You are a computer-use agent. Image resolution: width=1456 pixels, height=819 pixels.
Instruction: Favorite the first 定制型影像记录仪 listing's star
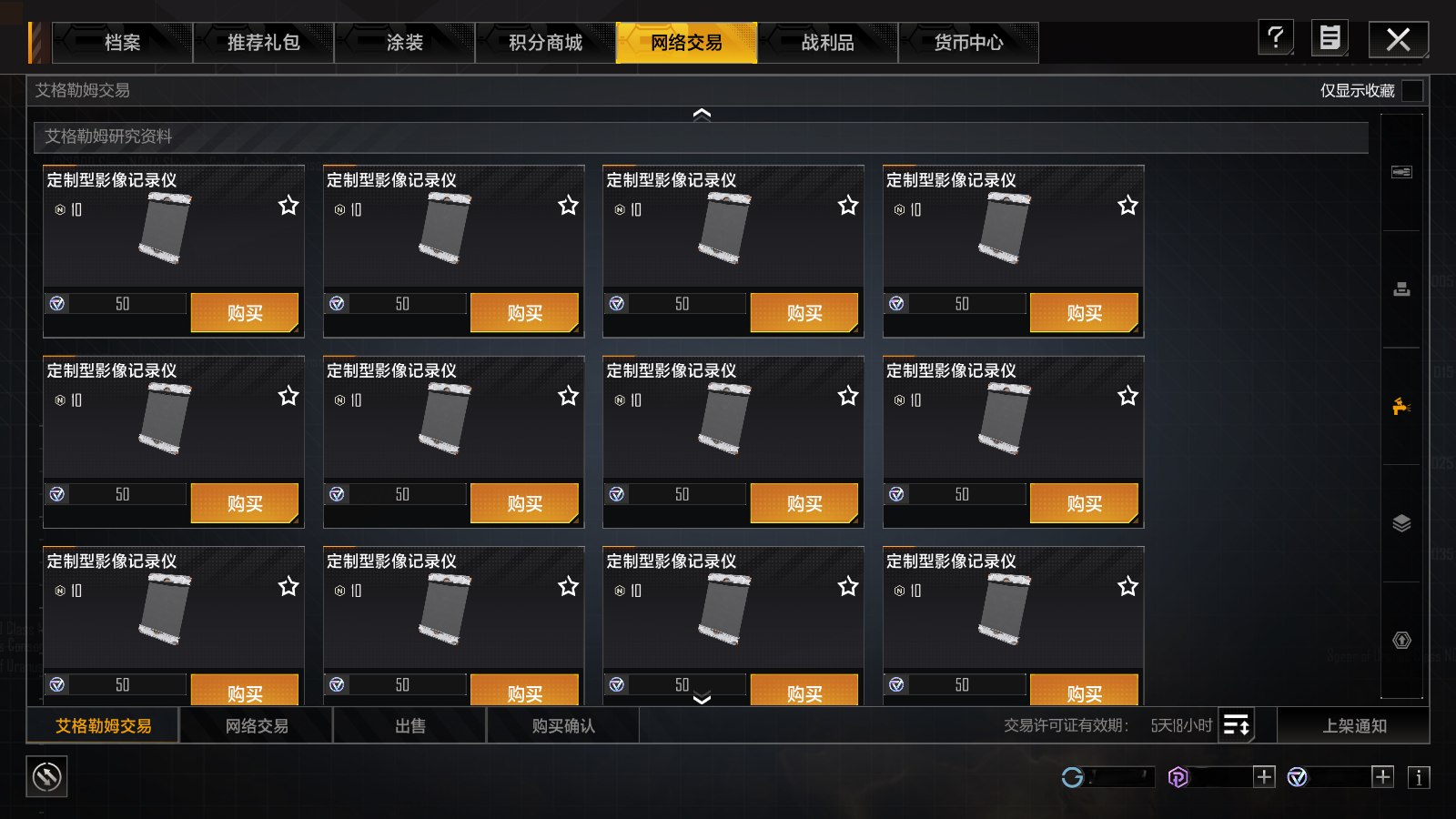[288, 206]
